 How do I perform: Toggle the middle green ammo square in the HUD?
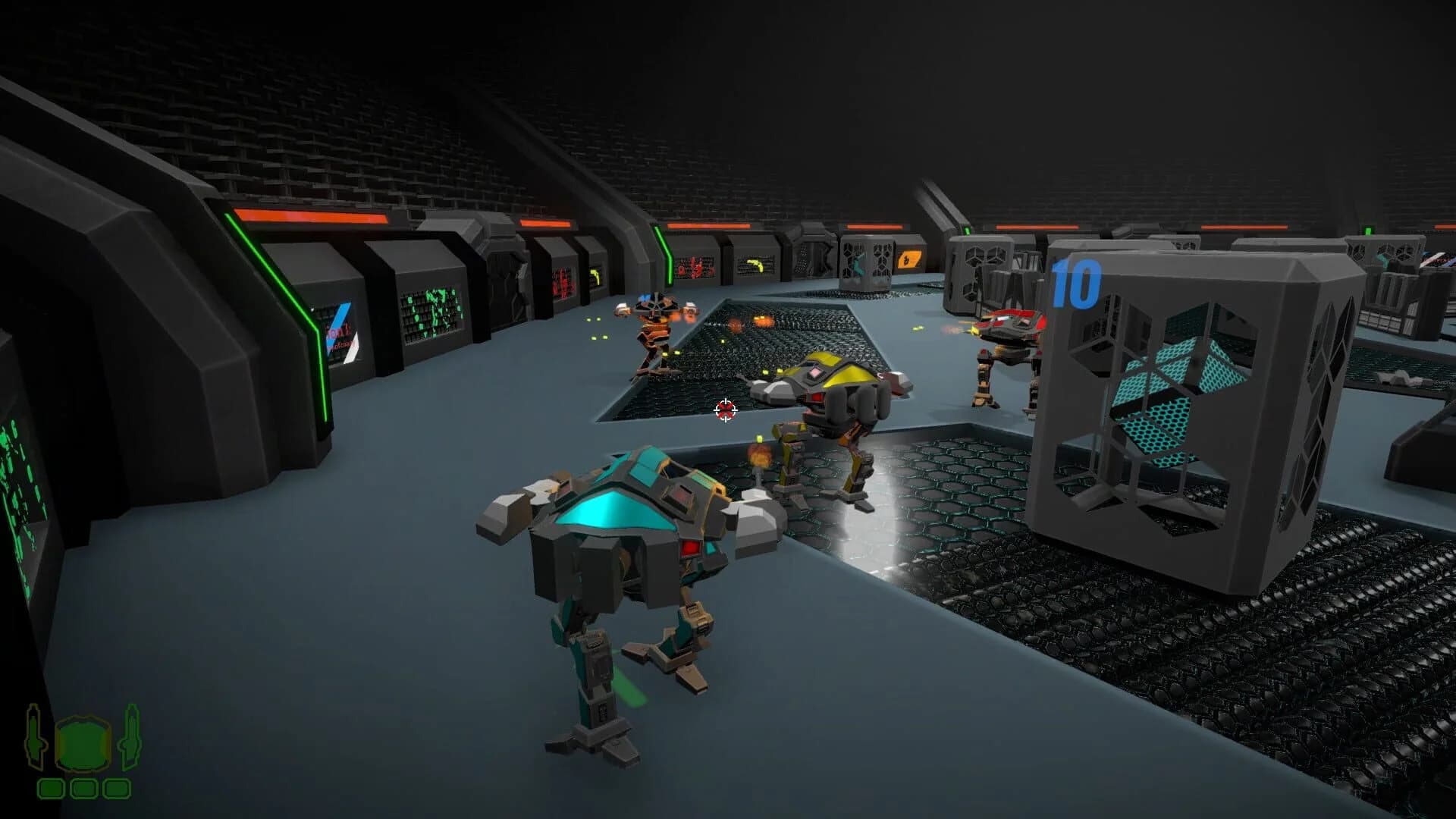coord(83,789)
